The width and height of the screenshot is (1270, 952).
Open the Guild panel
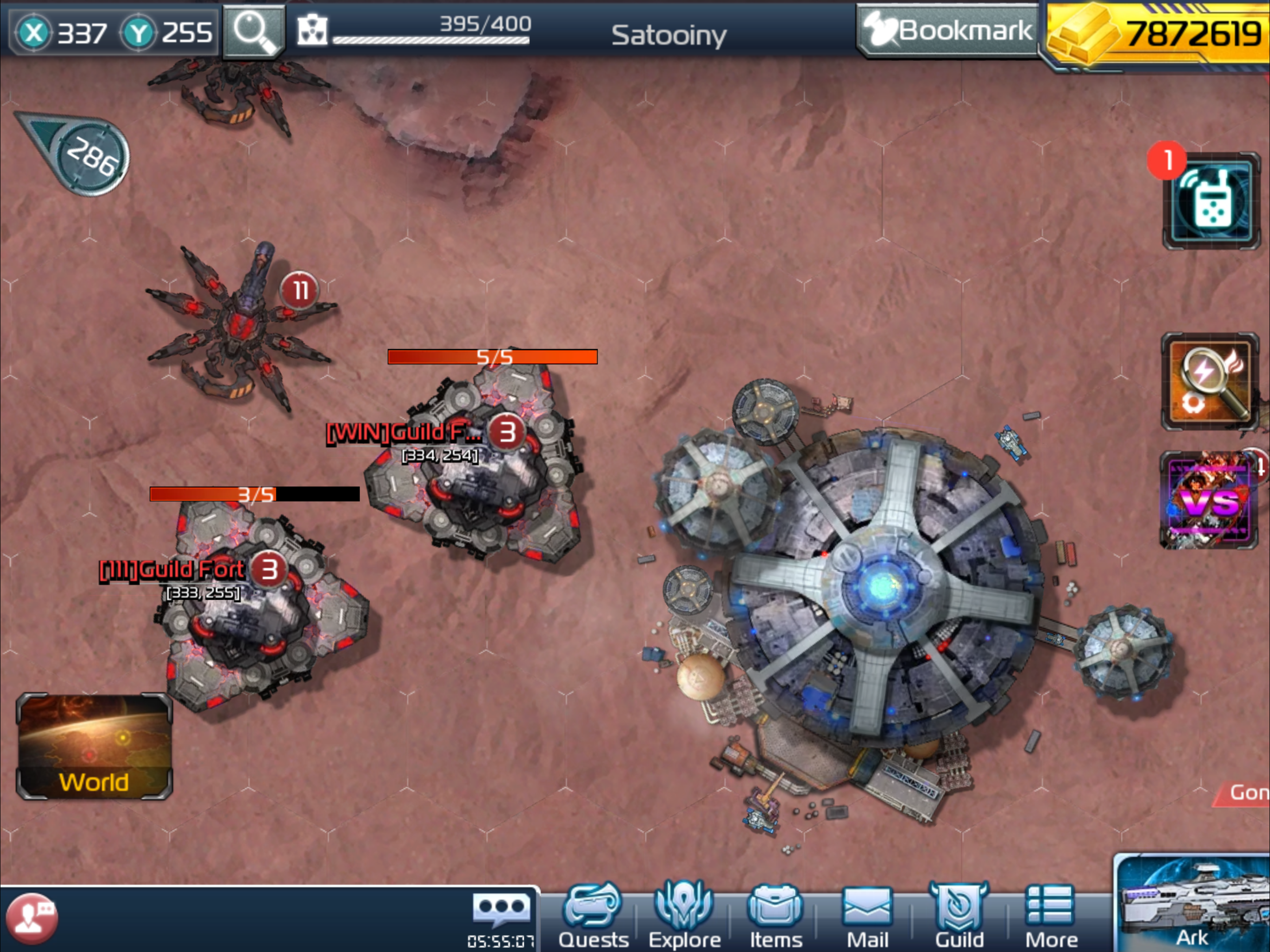[959, 916]
